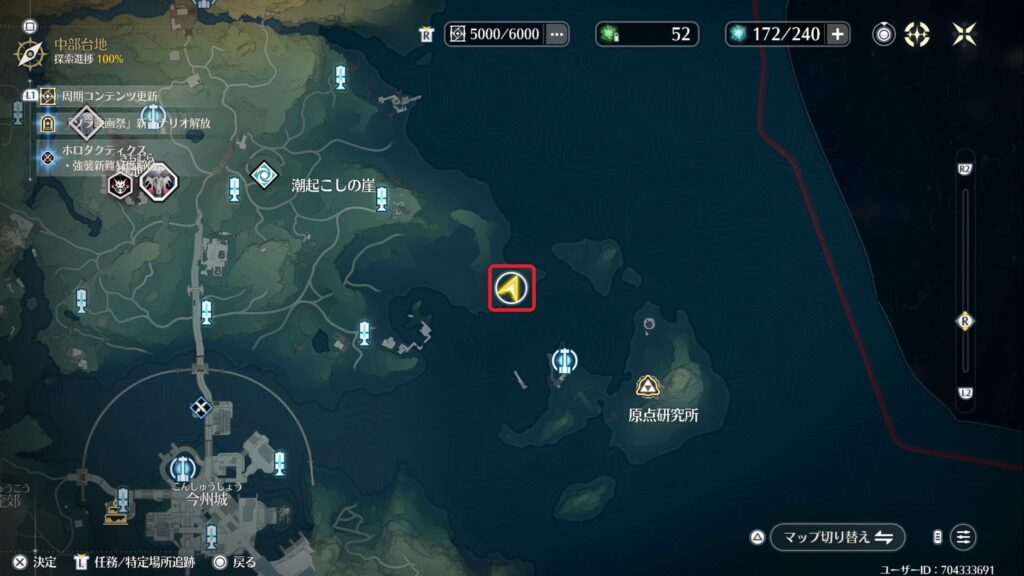Click the 中部台地 exploration compass icon
This screenshot has width=1024, height=576.
pos(27,50)
